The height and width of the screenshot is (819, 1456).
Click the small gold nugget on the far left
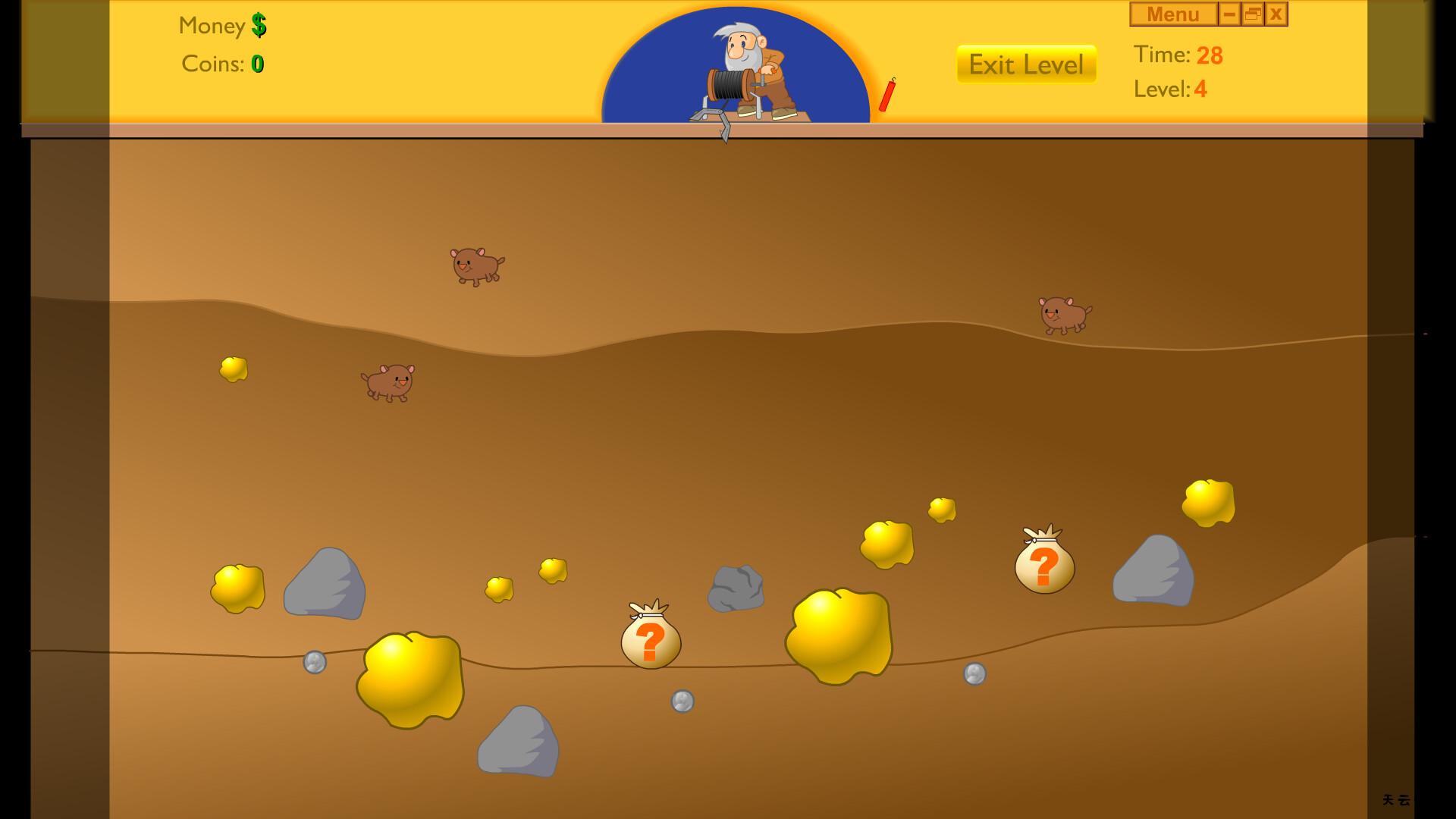coord(233,369)
